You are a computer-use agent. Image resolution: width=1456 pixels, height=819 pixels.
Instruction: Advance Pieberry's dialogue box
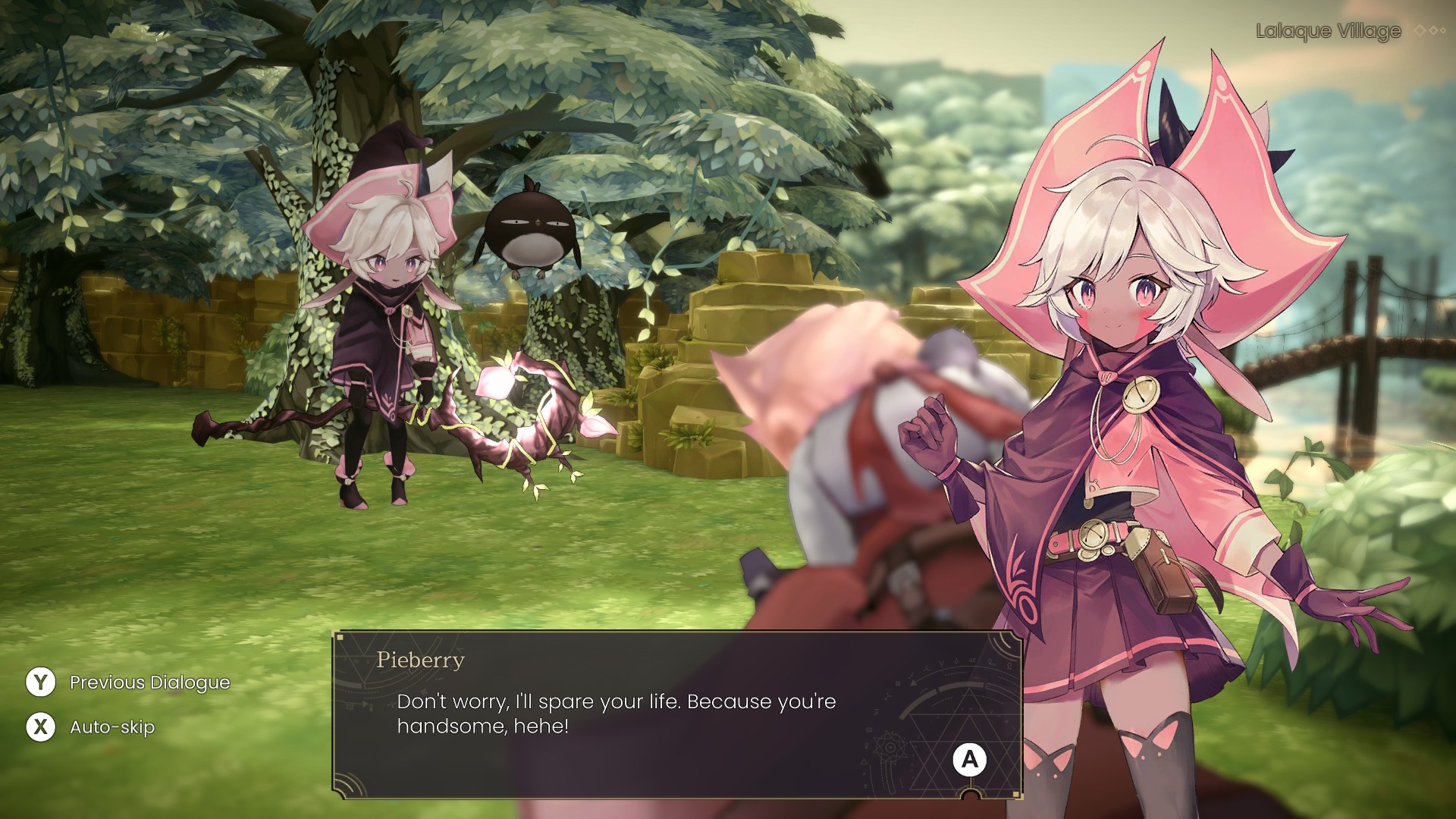[x=969, y=760]
